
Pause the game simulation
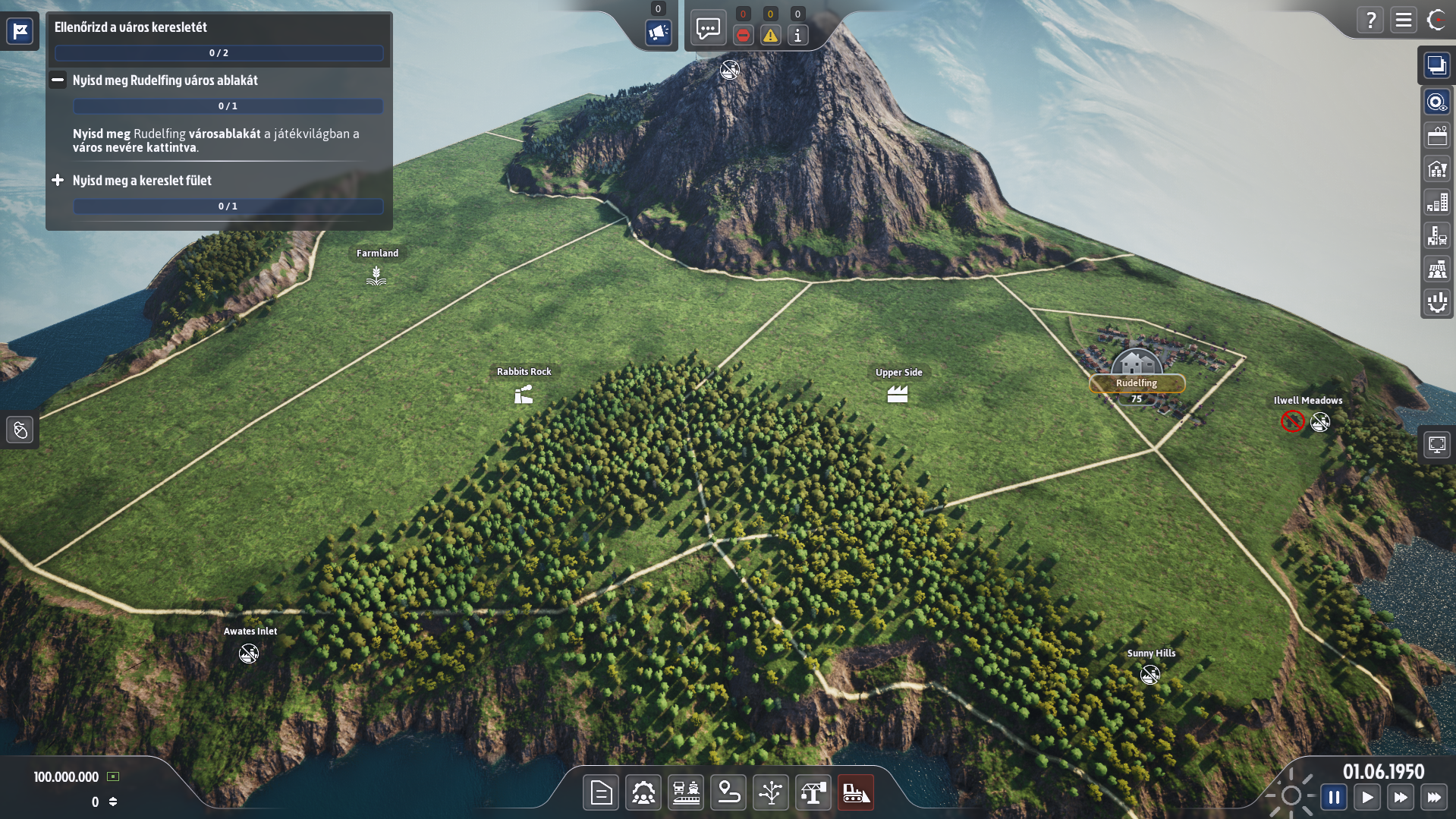click(1334, 797)
